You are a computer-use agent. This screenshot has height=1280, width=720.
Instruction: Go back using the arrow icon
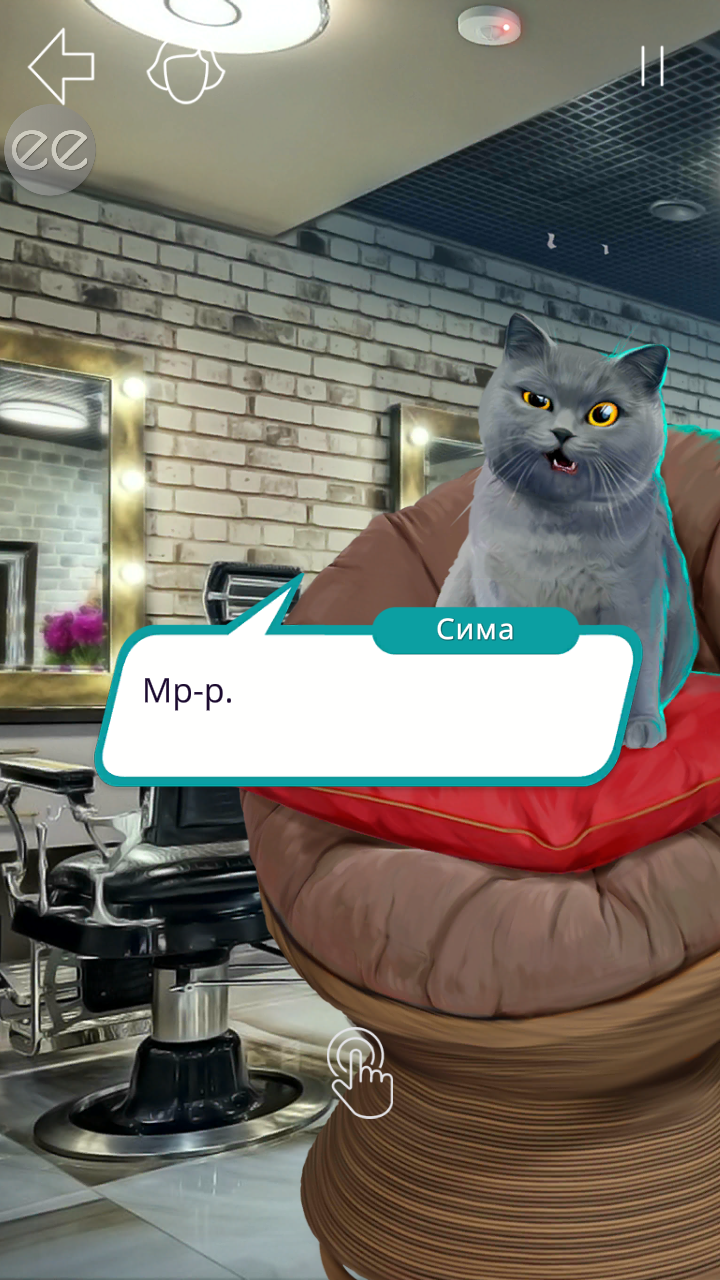point(61,66)
